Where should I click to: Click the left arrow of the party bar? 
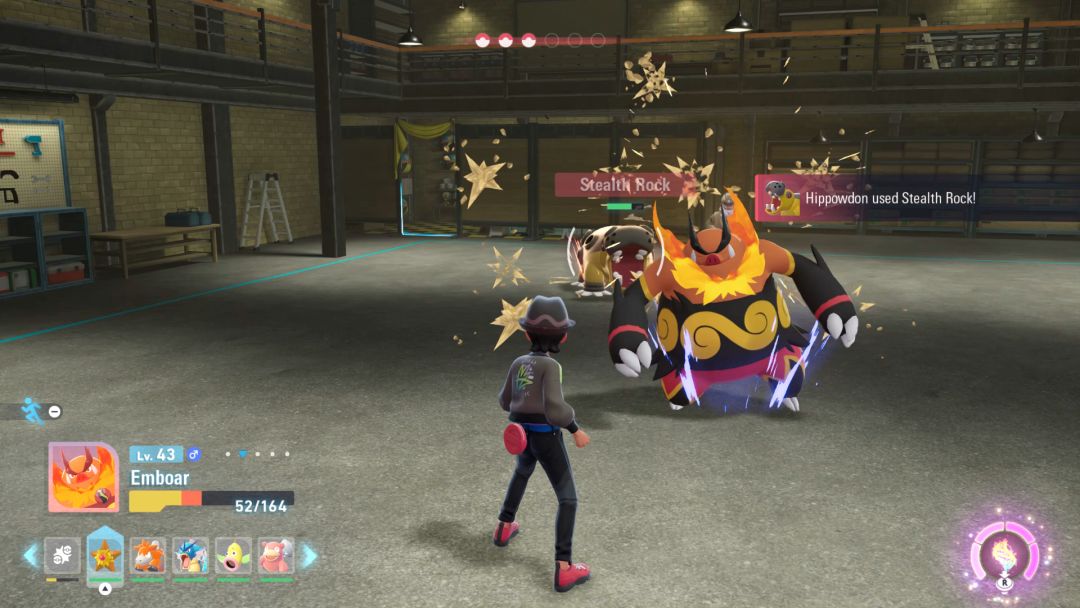pos(31,555)
